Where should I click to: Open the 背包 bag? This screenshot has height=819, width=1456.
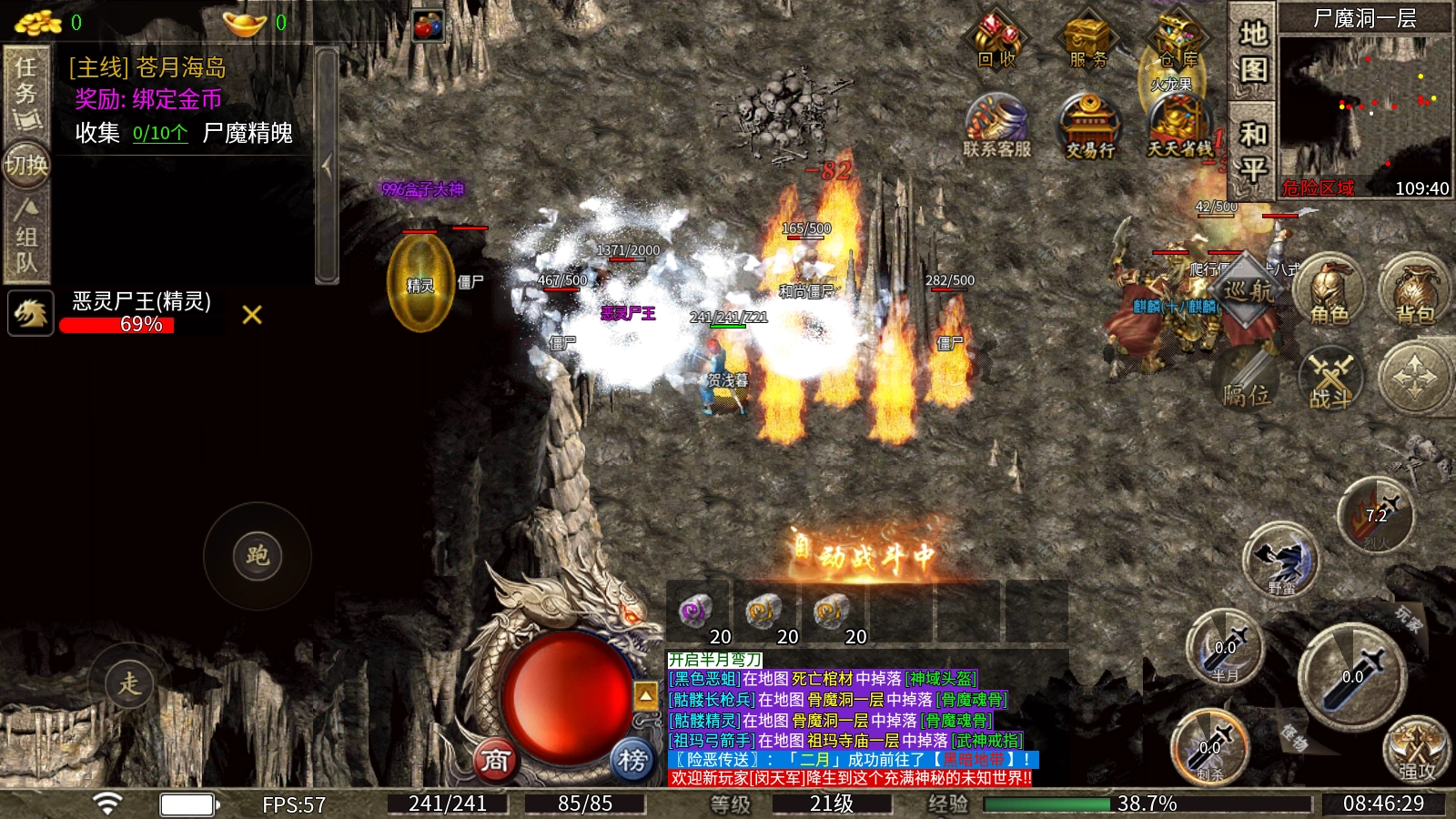point(1415,291)
